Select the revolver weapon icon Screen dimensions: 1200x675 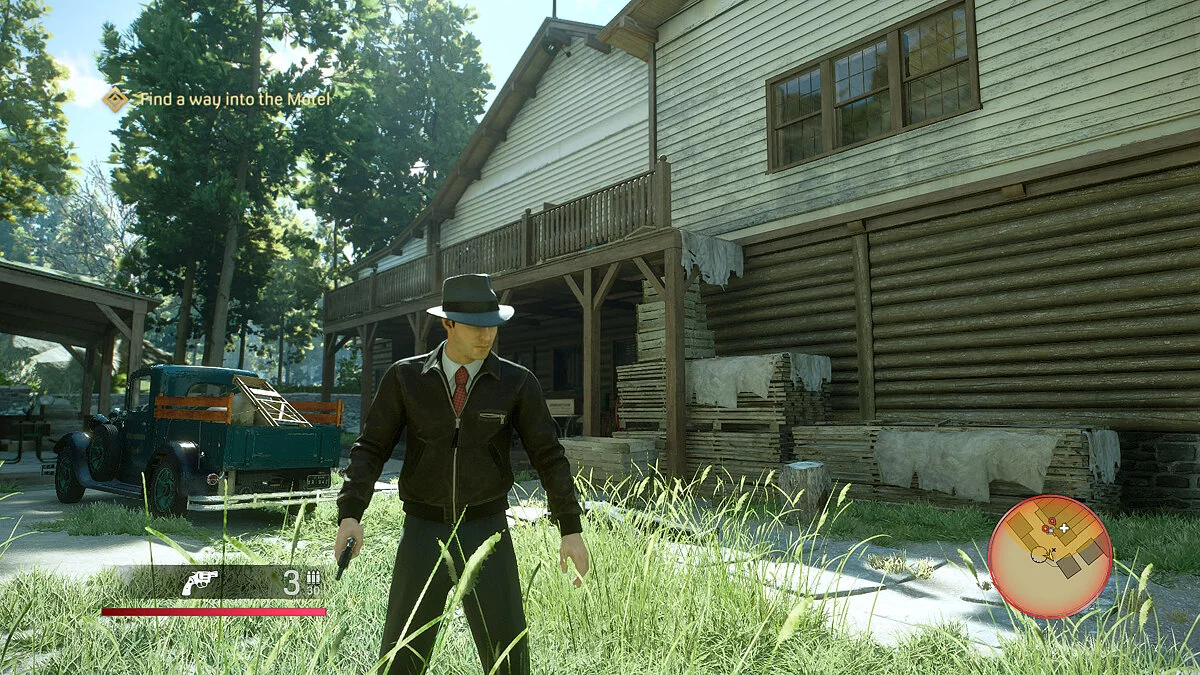point(199,583)
